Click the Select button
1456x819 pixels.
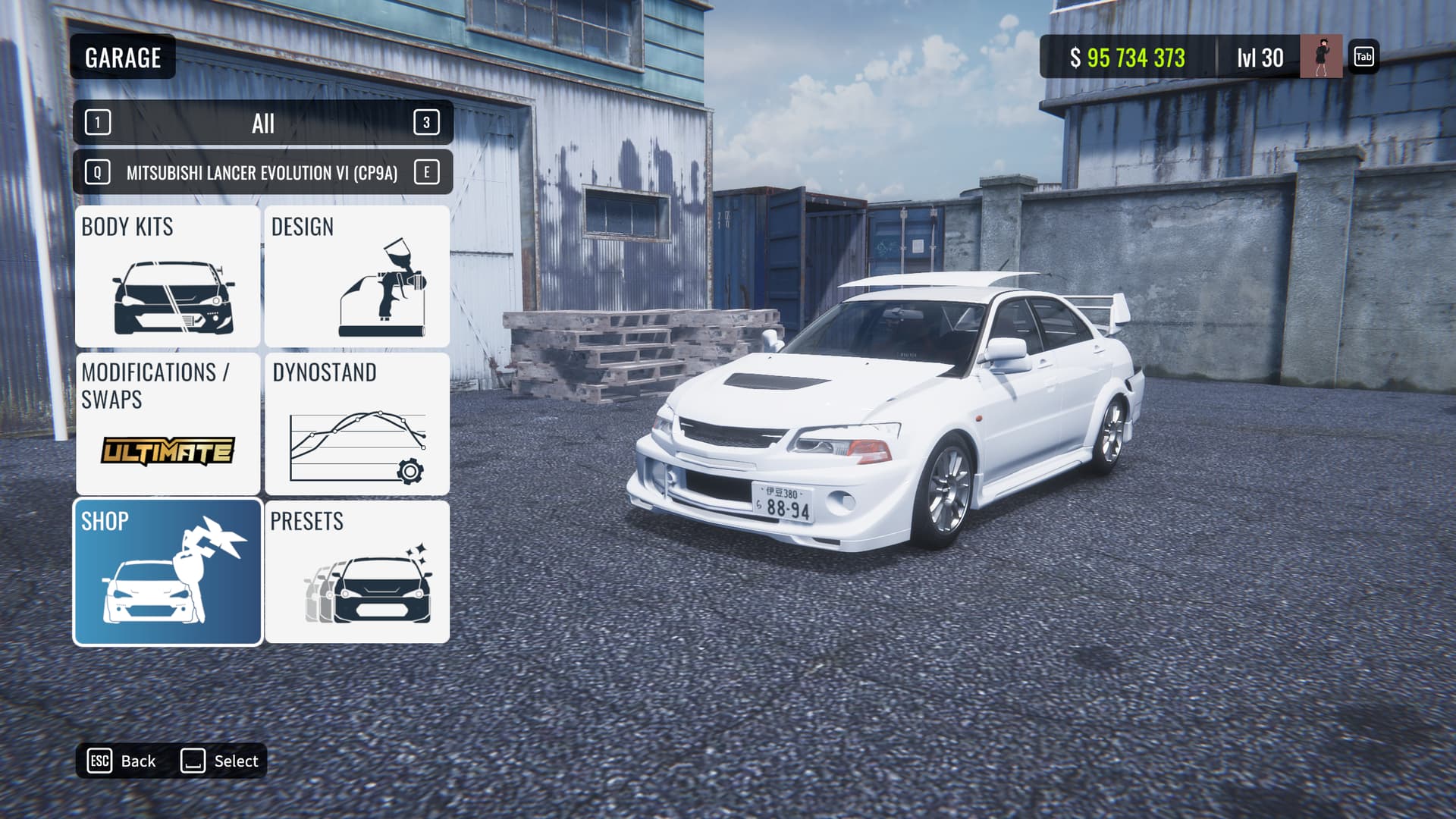(x=220, y=761)
